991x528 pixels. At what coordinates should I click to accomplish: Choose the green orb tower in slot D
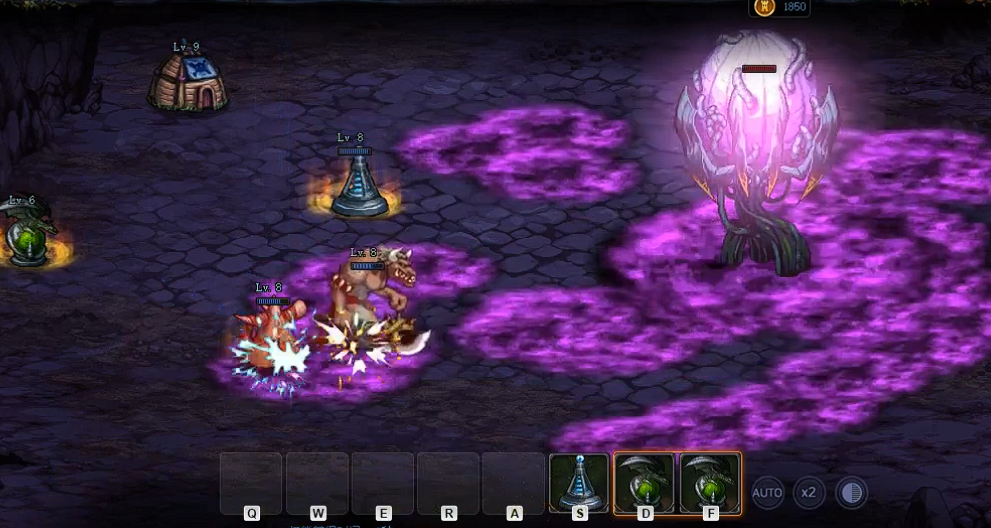[x=644, y=482]
